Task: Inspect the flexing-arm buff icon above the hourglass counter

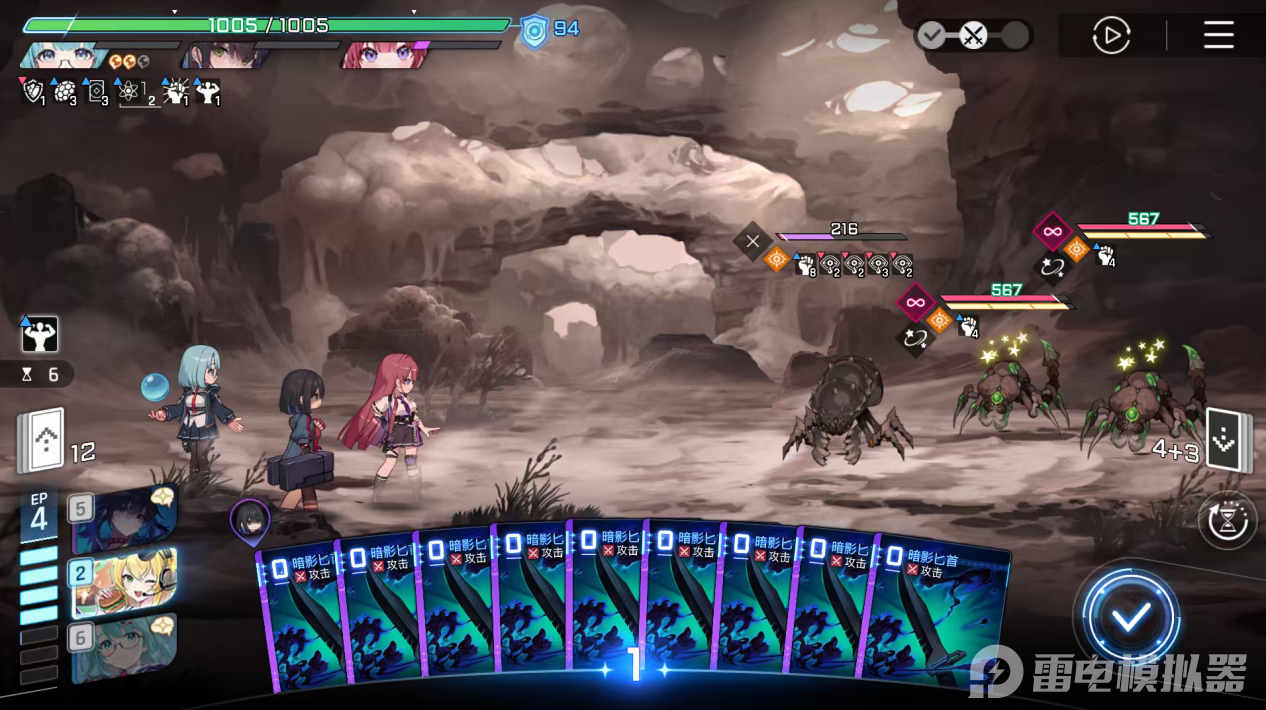Action: pyautogui.click(x=40, y=335)
